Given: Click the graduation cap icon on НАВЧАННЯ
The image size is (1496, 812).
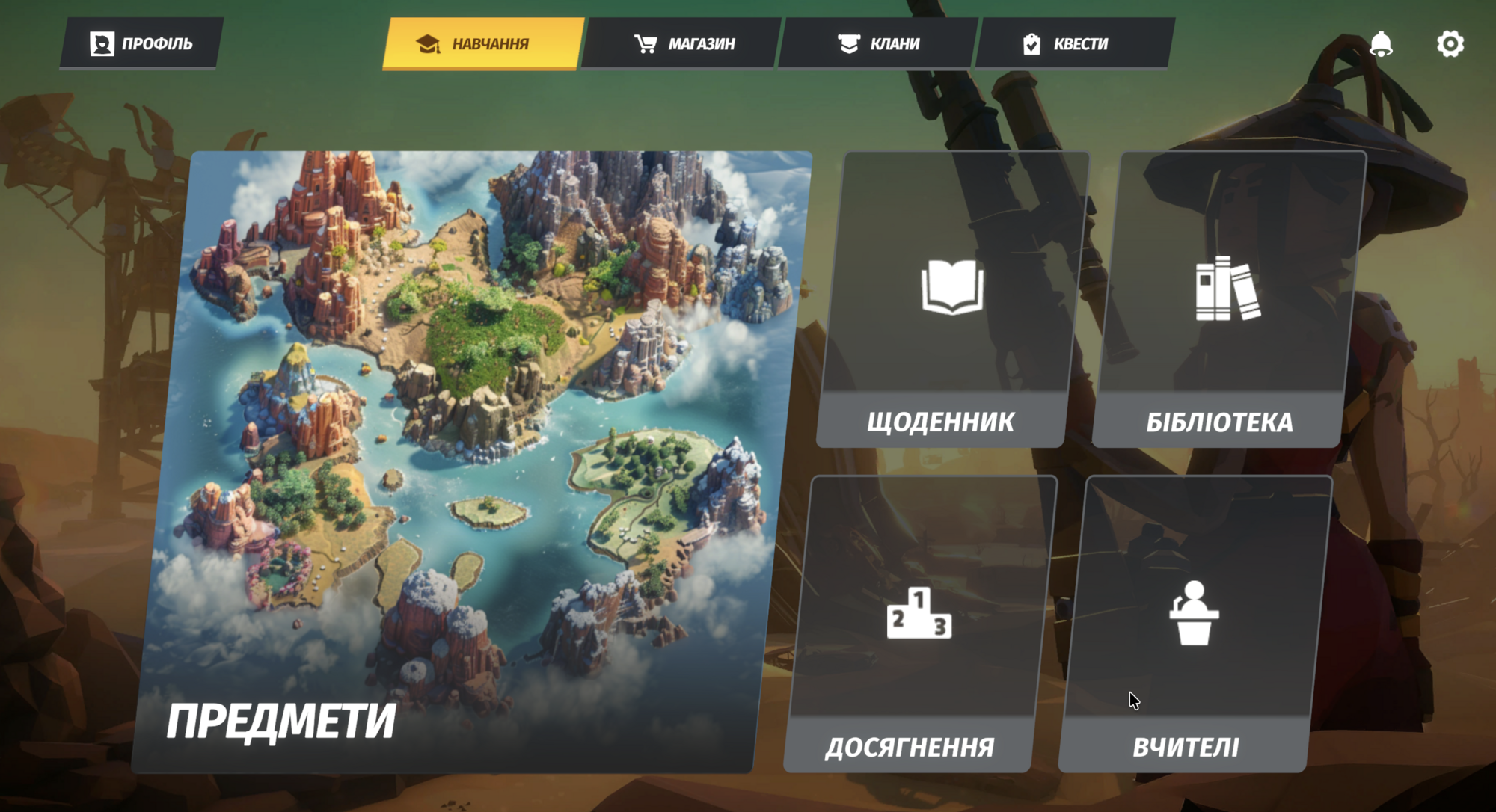Looking at the screenshot, I should [x=428, y=43].
